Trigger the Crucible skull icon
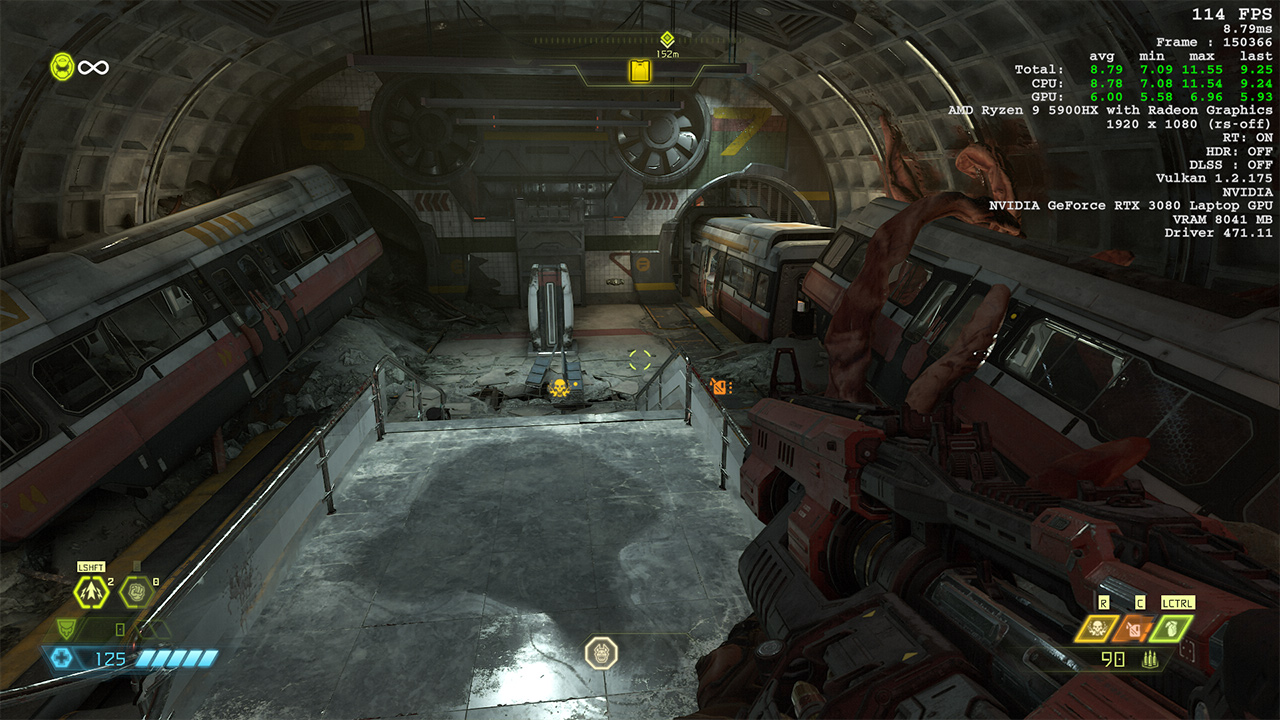1280x720 pixels. coord(1096,629)
